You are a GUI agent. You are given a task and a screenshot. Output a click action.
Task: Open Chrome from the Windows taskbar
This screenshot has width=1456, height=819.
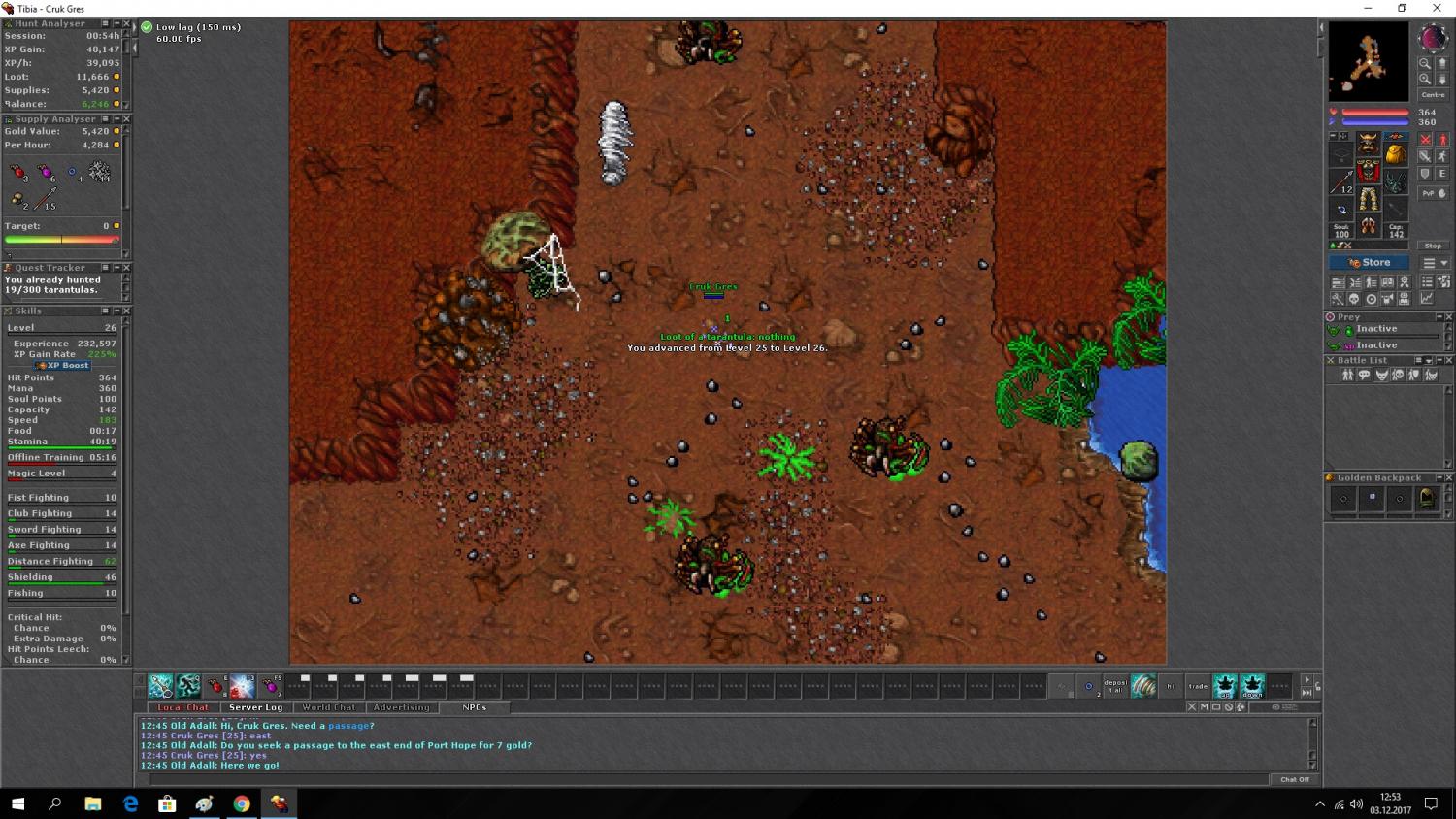[242, 803]
